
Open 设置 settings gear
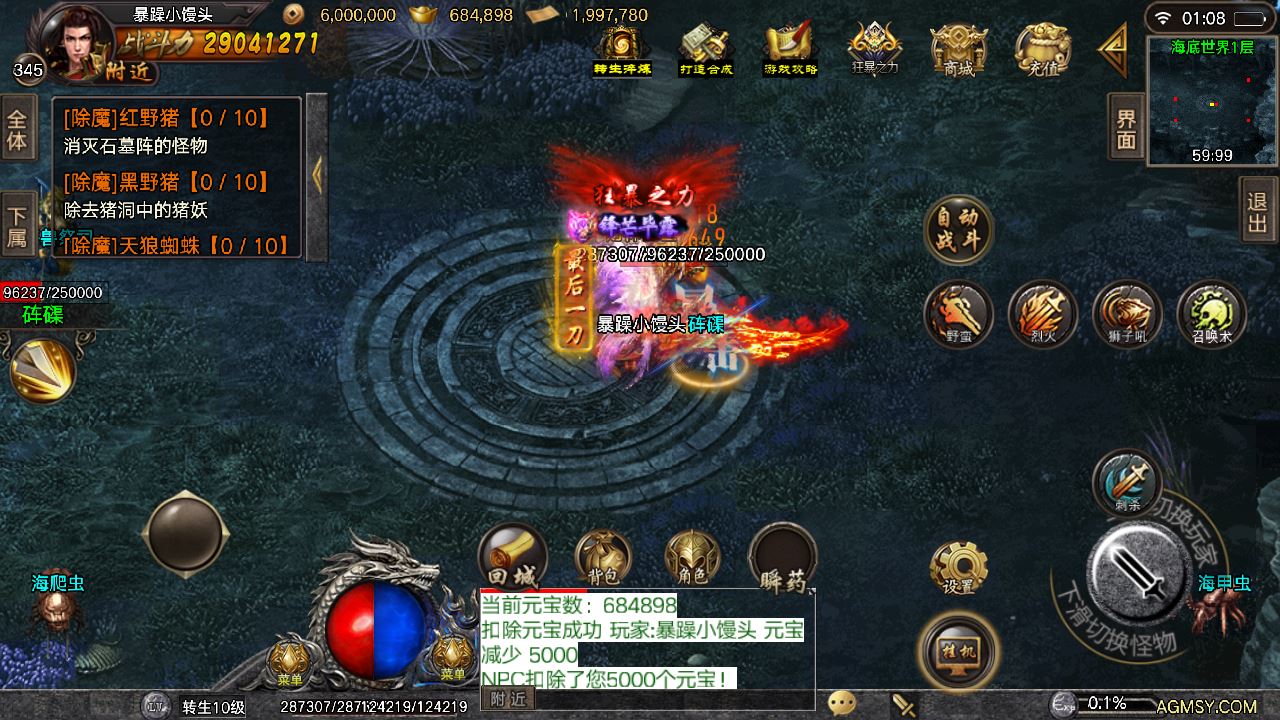pyautogui.click(x=958, y=568)
